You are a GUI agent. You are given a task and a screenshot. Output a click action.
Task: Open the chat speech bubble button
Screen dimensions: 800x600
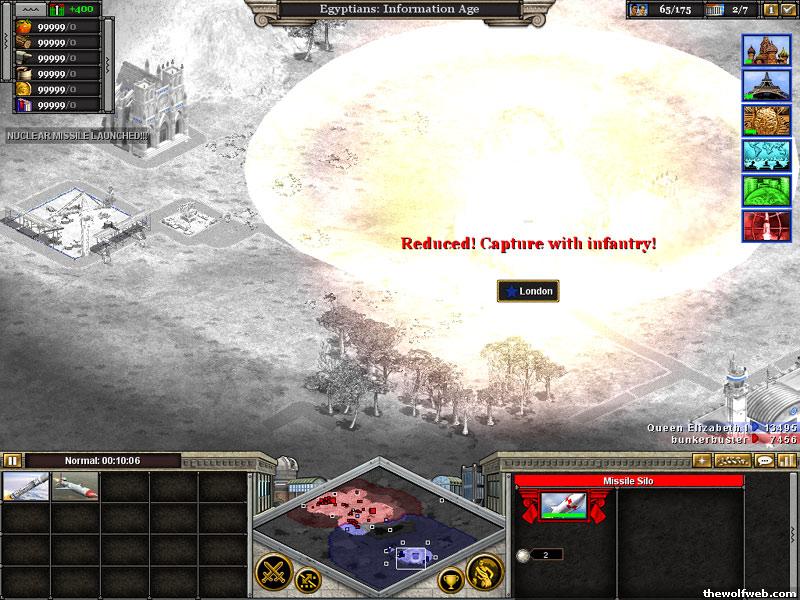[x=764, y=460]
